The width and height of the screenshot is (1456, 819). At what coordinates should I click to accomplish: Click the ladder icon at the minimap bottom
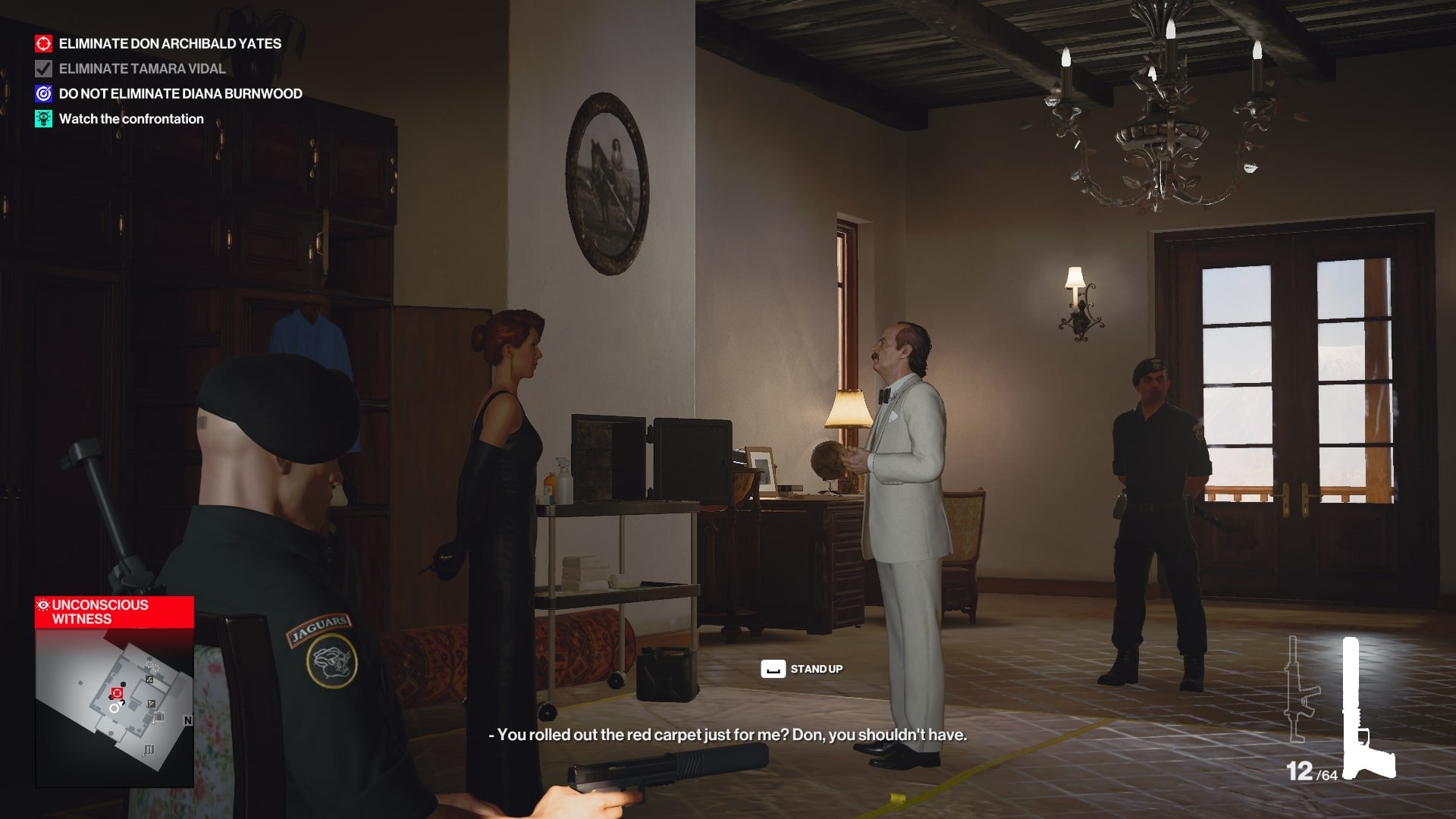[149, 749]
